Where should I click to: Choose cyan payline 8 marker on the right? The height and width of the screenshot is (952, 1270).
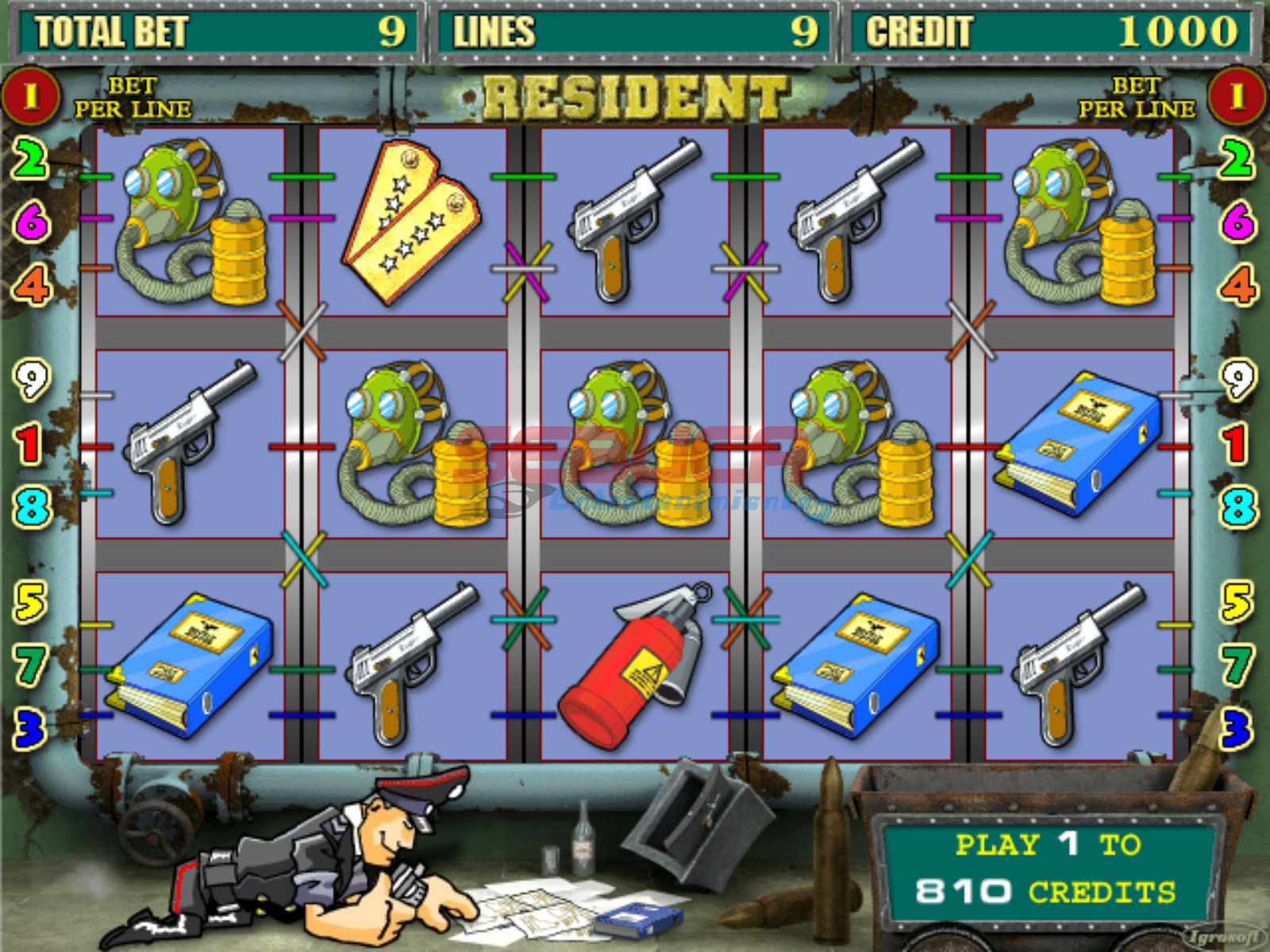pyautogui.click(x=1238, y=507)
